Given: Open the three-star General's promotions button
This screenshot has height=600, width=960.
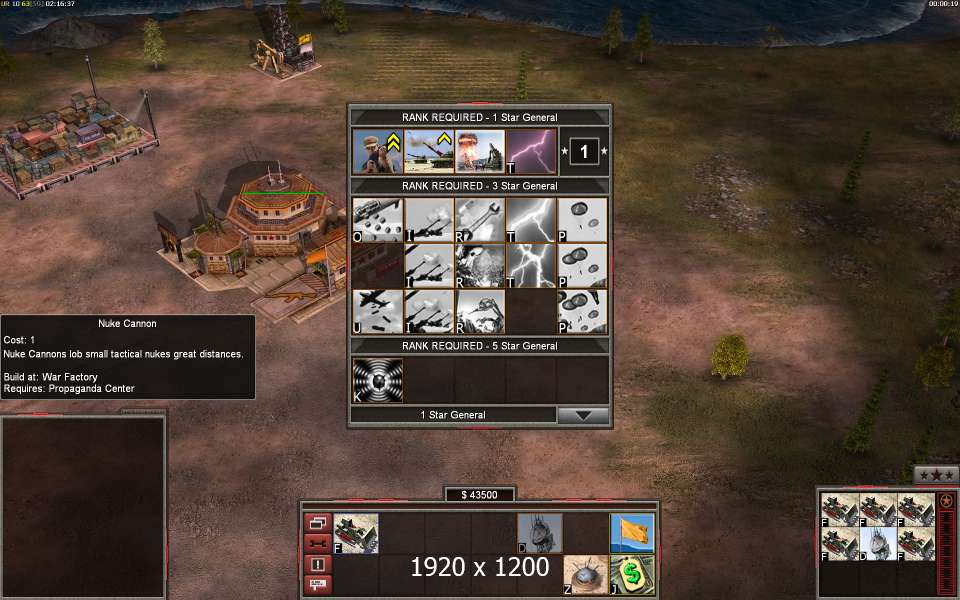Looking at the screenshot, I should point(936,475).
